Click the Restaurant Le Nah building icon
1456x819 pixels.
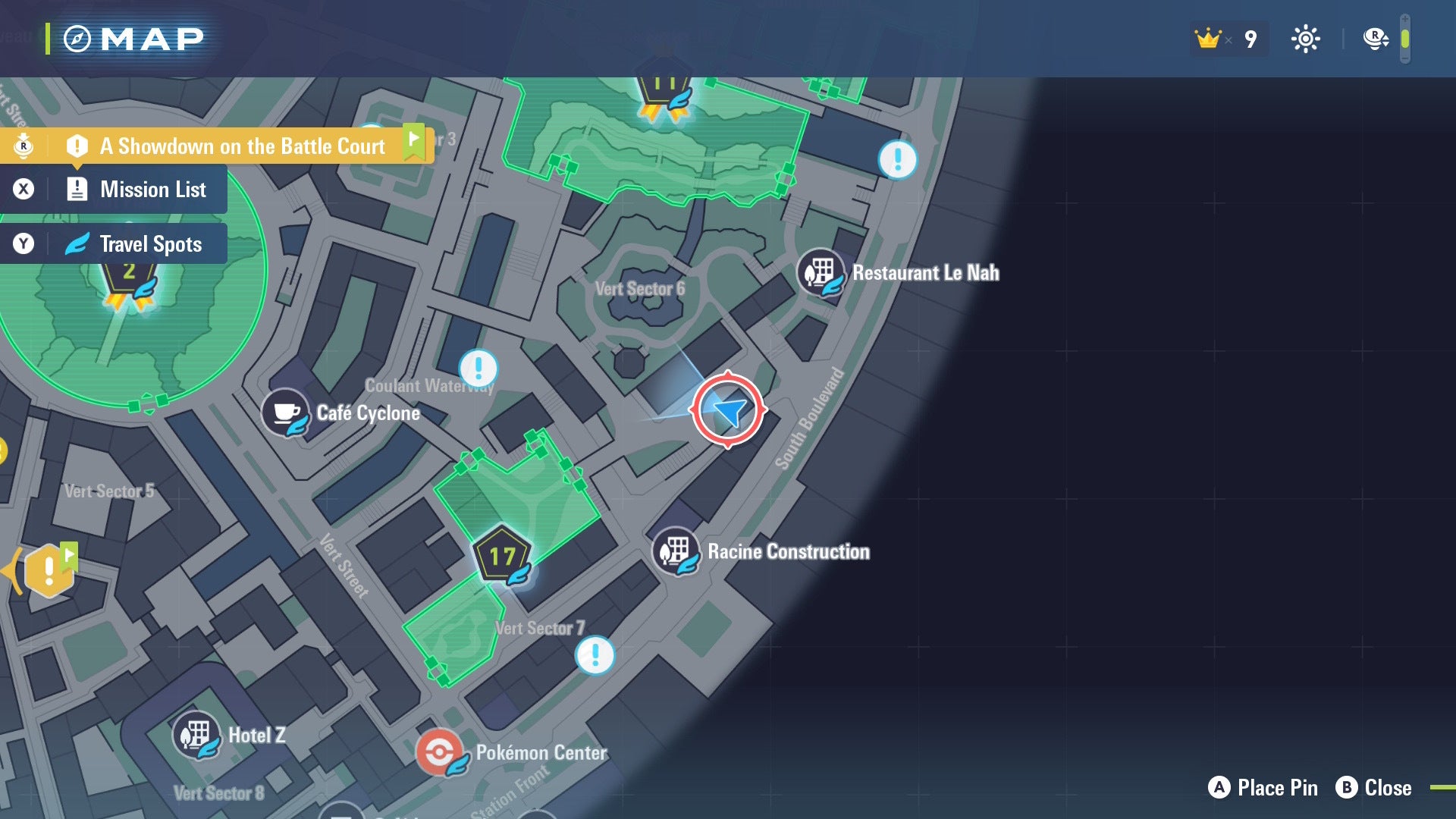click(x=821, y=272)
